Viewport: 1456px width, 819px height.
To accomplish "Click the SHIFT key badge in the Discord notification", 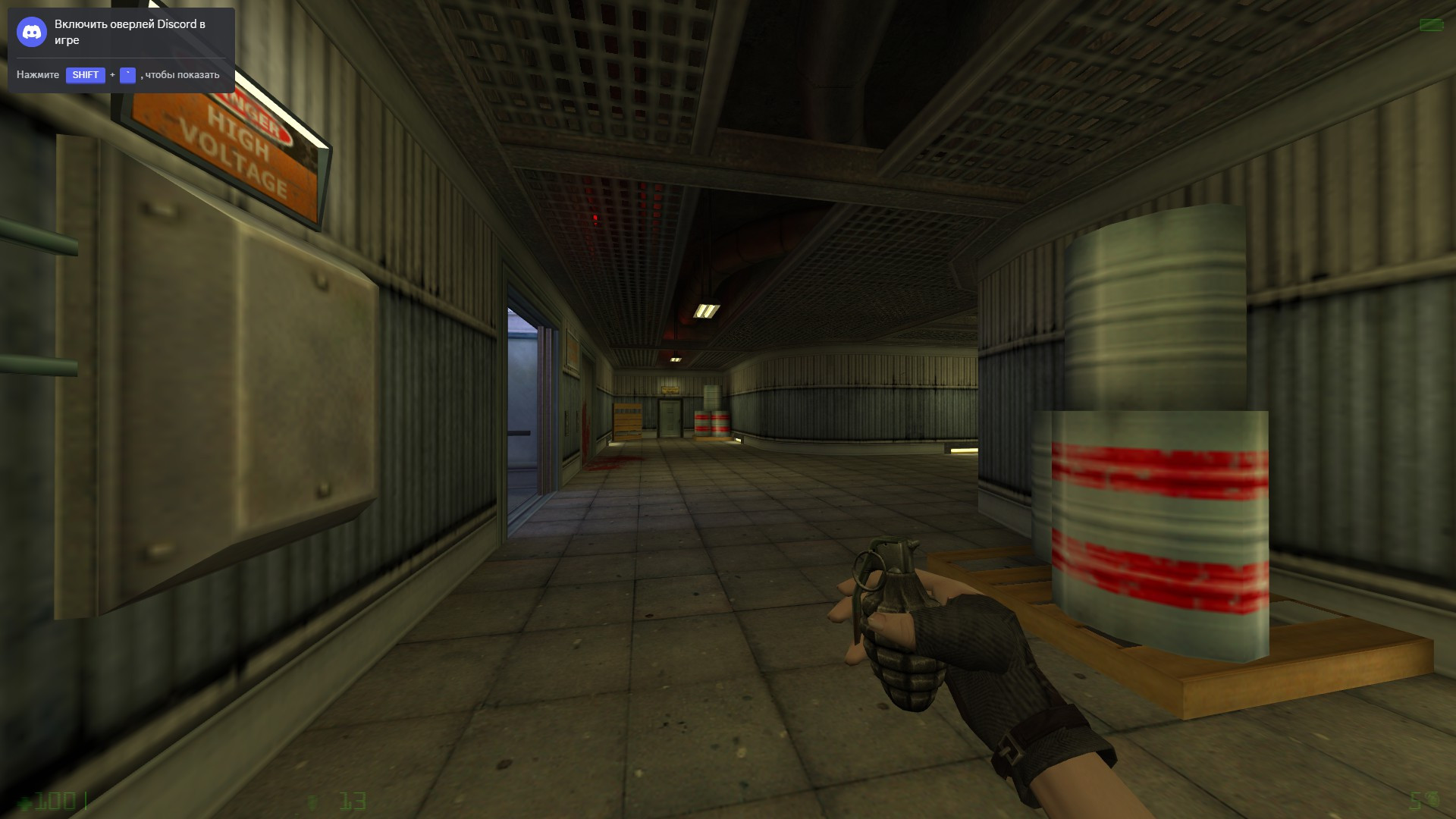I will tap(86, 75).
